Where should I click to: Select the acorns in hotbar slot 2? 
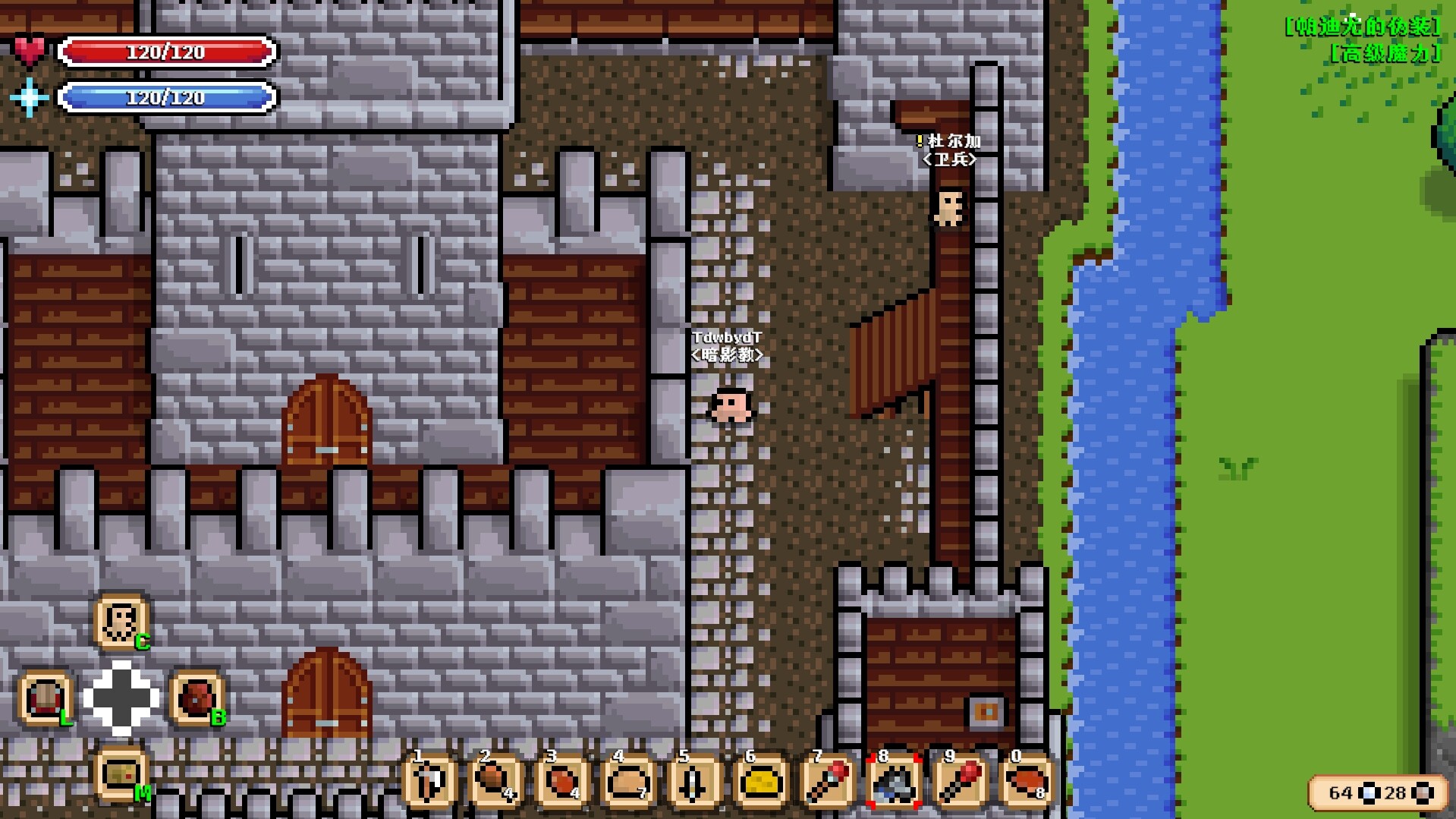(495, 782)
